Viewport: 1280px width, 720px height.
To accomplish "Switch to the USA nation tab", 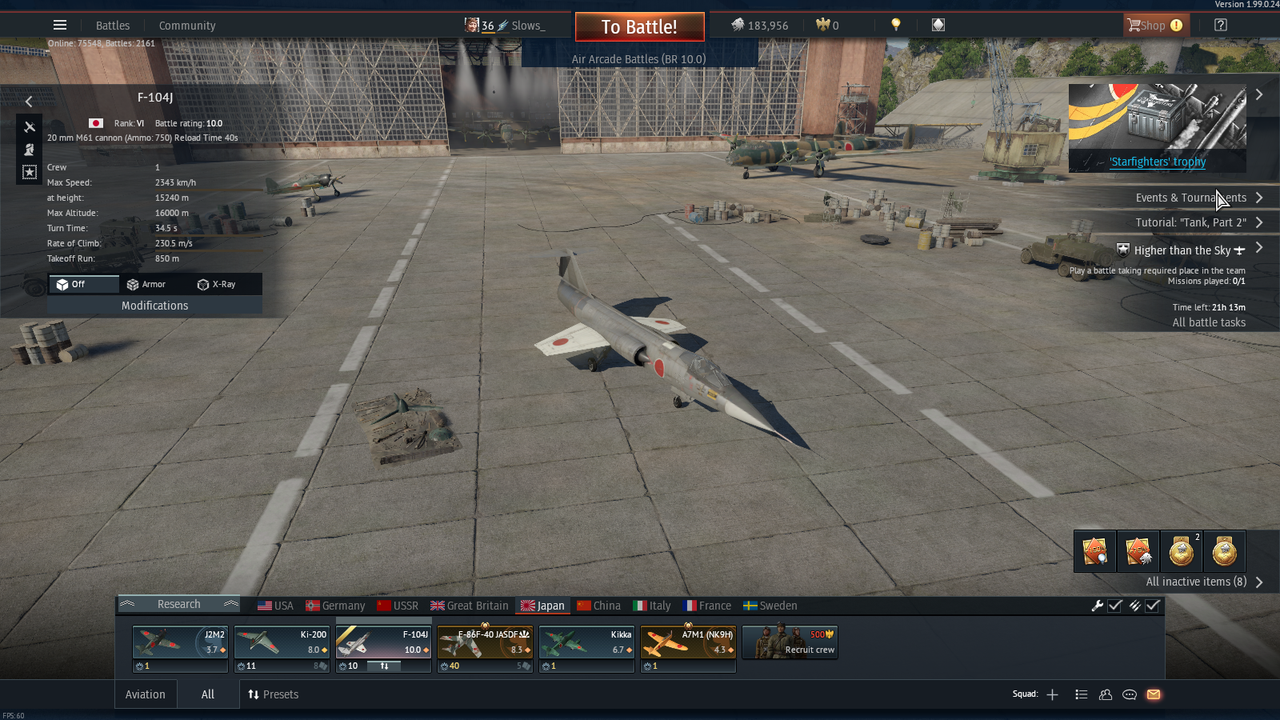I will click(x=275, y=606).
